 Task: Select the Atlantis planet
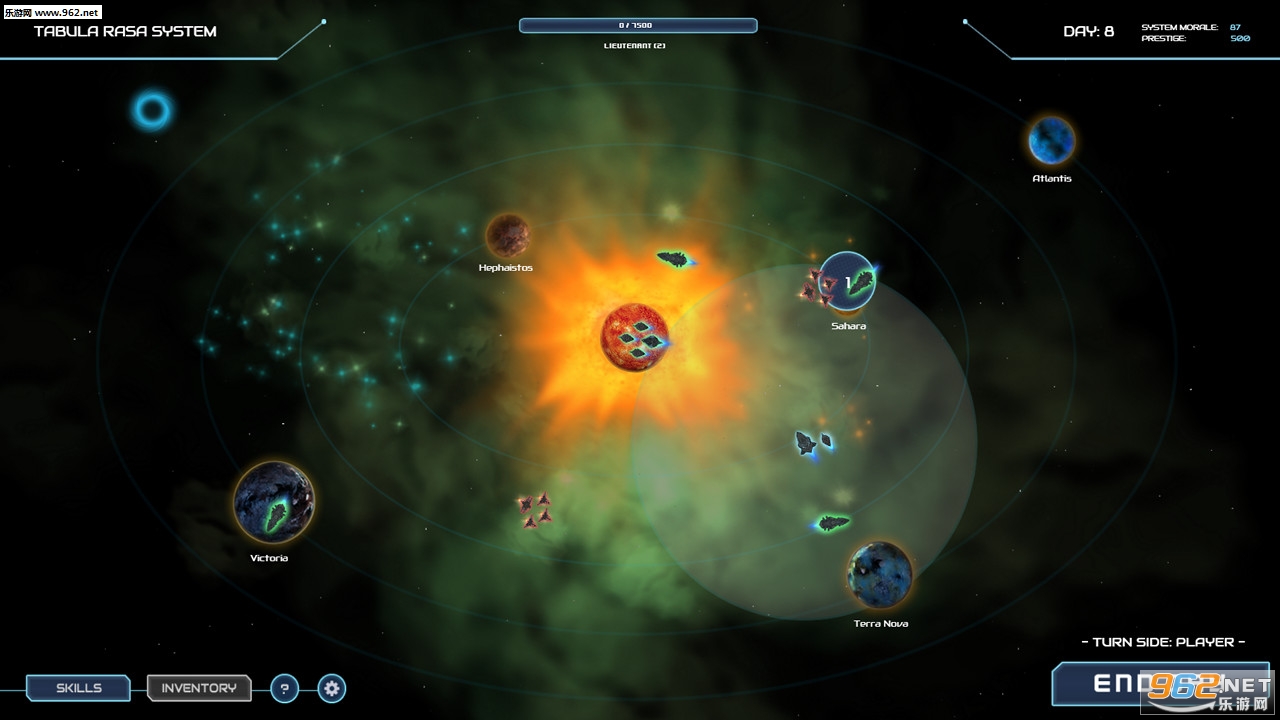[x=1051, y=140]
